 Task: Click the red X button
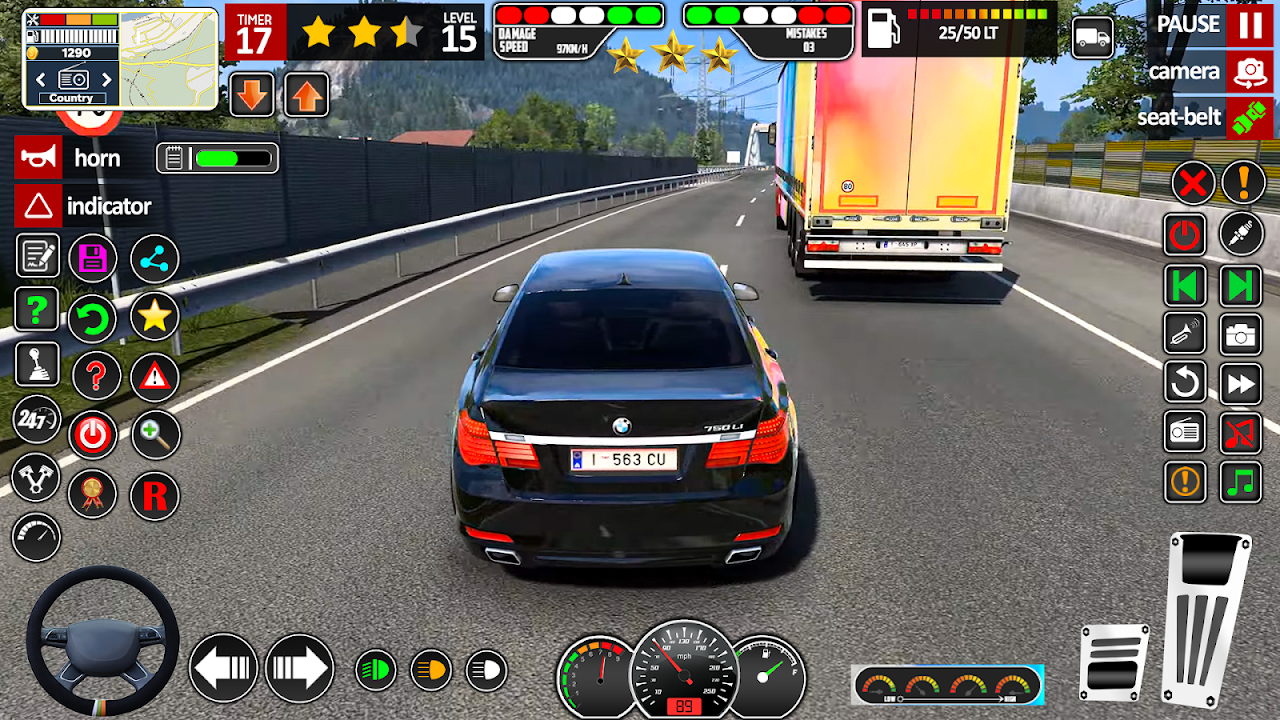[x=1193, y=183]
